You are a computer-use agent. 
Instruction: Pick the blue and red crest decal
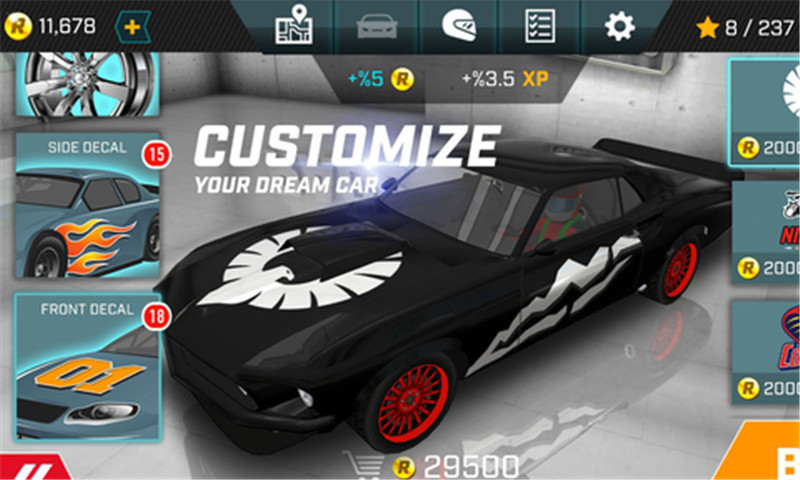click(x=768, y=350)
